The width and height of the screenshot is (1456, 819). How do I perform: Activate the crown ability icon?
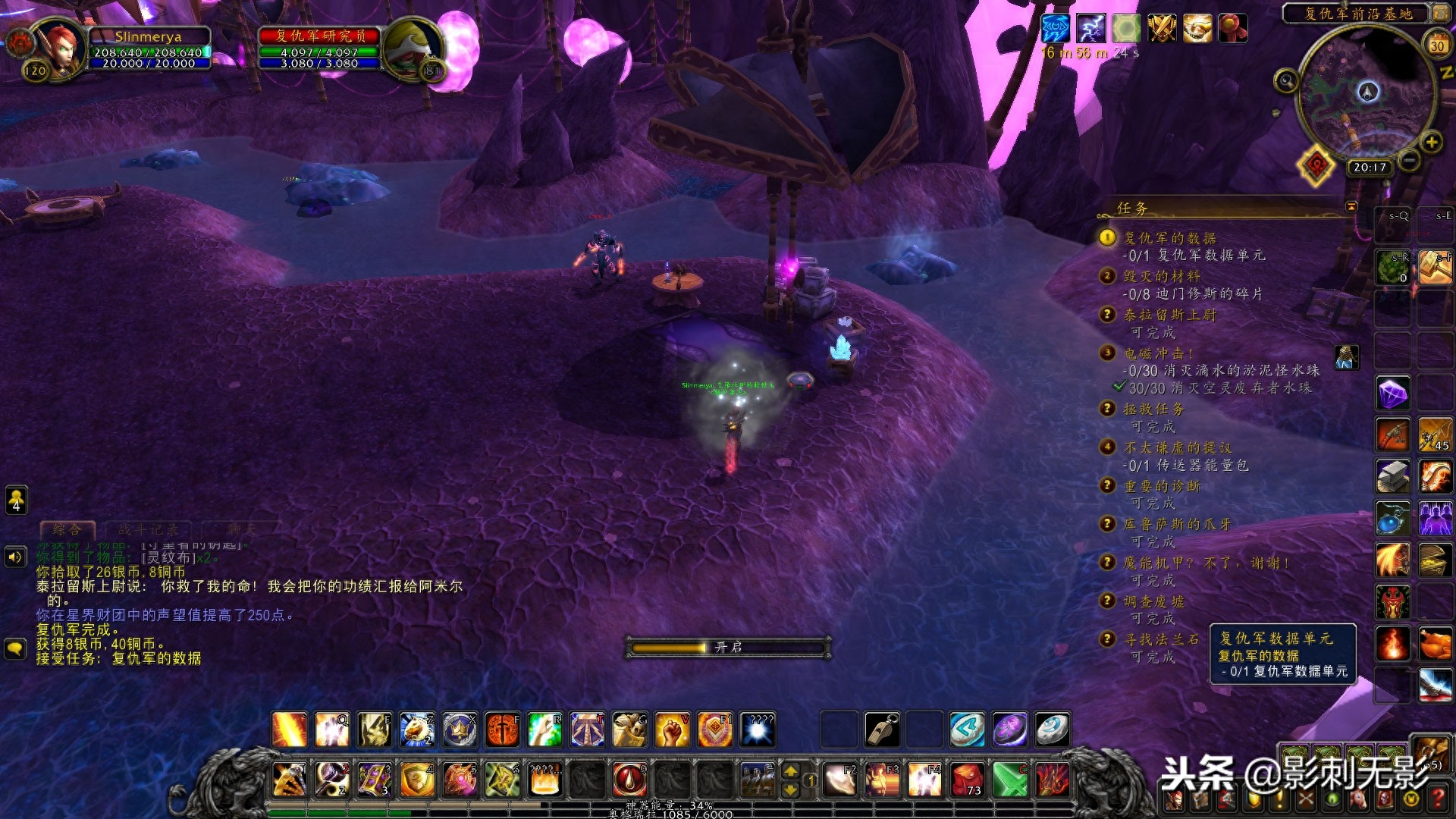click(x=460, y=730)
